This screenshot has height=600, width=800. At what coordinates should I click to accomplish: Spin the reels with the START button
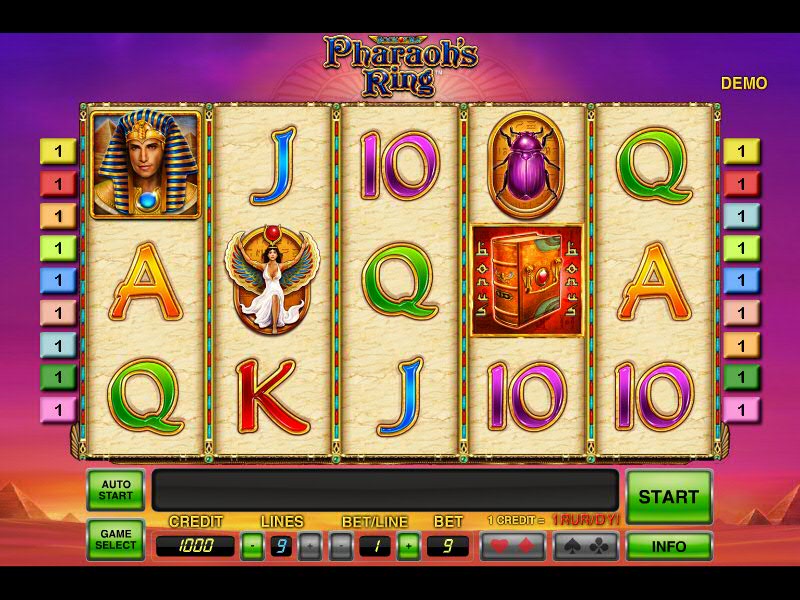669,496
